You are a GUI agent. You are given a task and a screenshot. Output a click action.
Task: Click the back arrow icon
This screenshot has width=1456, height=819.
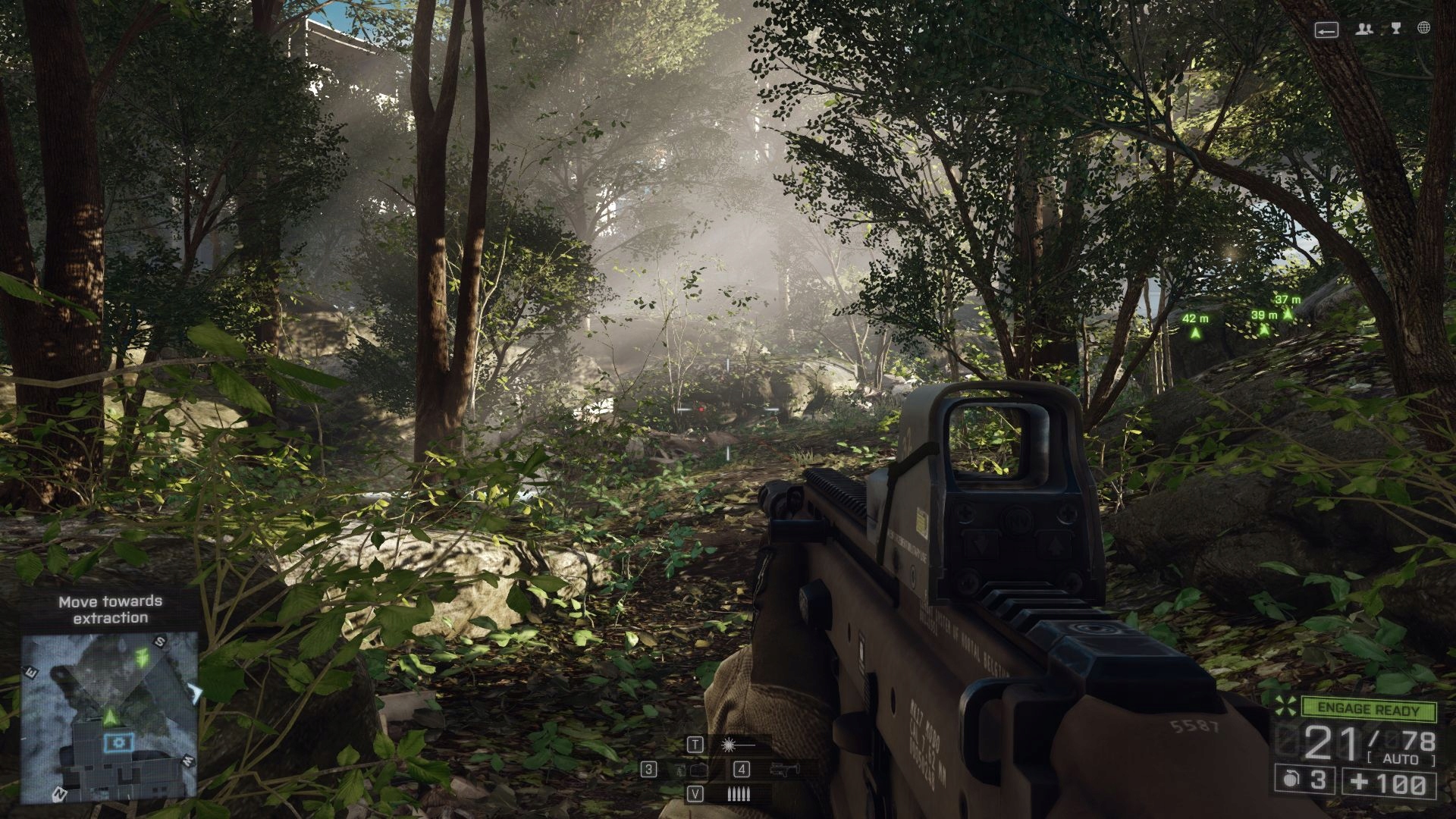pos(1326,30)
